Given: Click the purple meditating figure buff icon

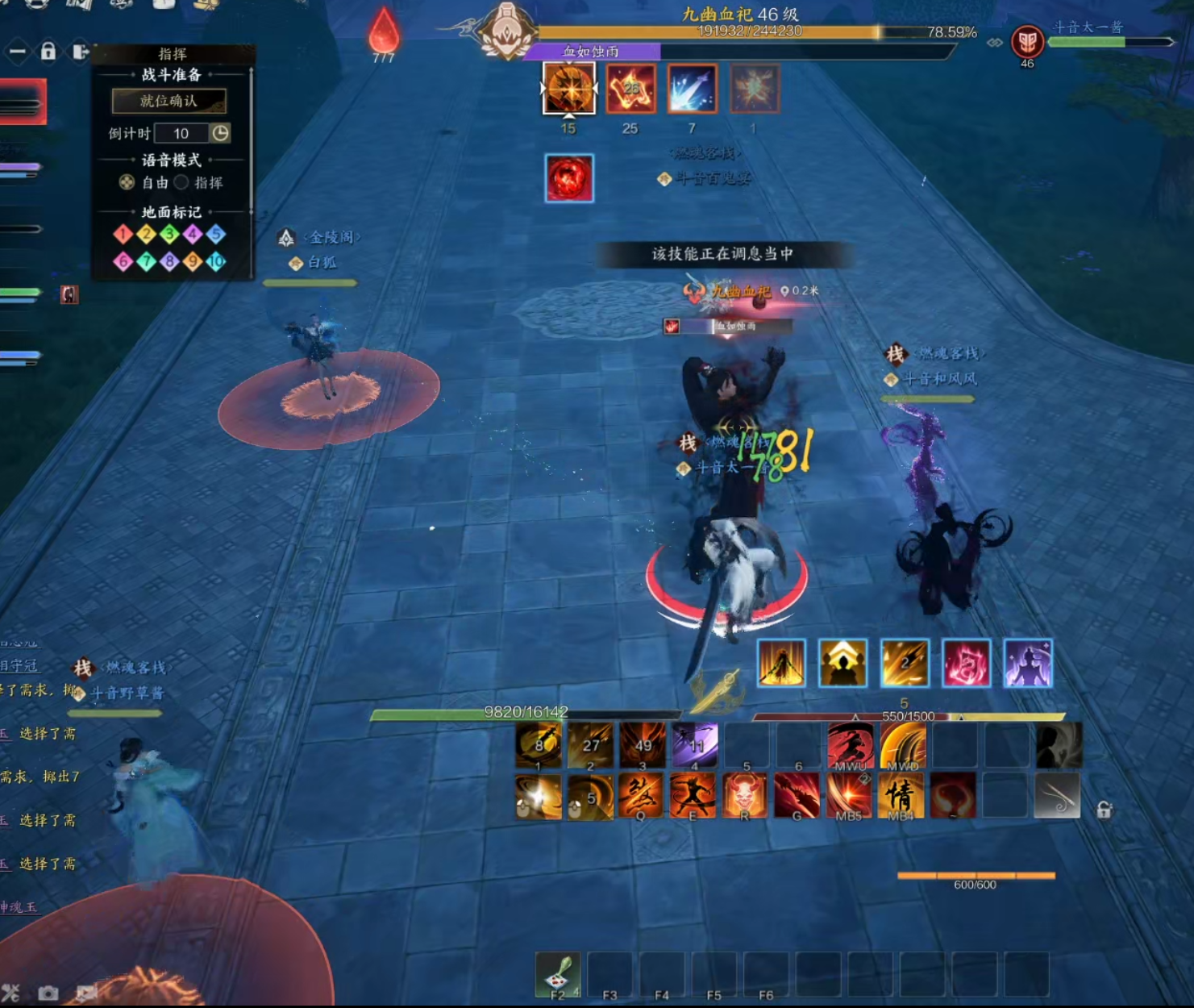Looking at the screenshot, I should [1028, 663].
